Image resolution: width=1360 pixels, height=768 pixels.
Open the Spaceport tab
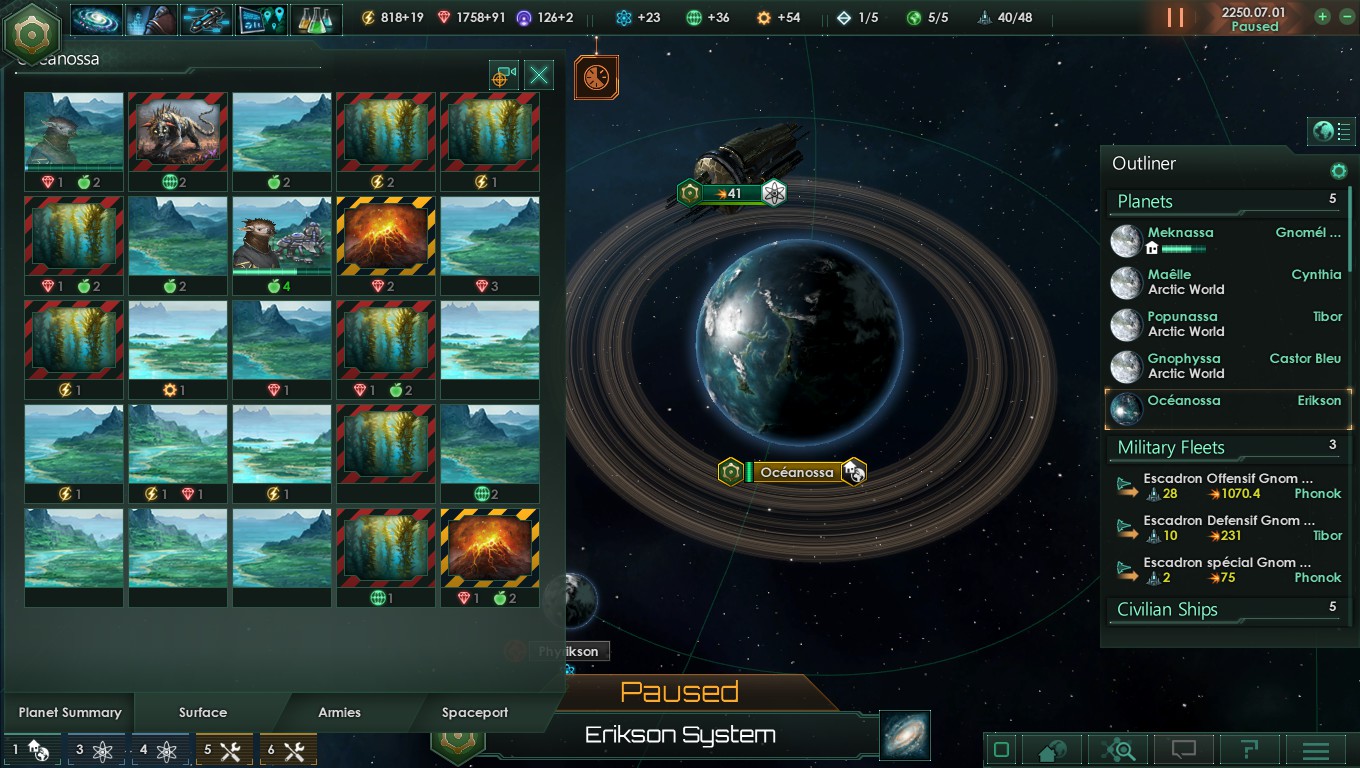click(475, 712)
